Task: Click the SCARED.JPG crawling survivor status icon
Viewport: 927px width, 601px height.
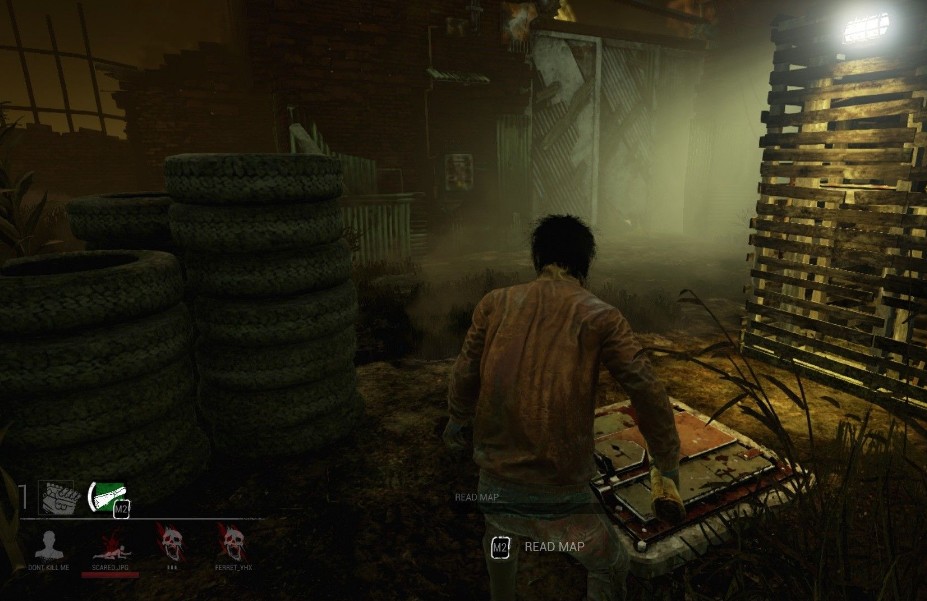Action: point(110,546)
